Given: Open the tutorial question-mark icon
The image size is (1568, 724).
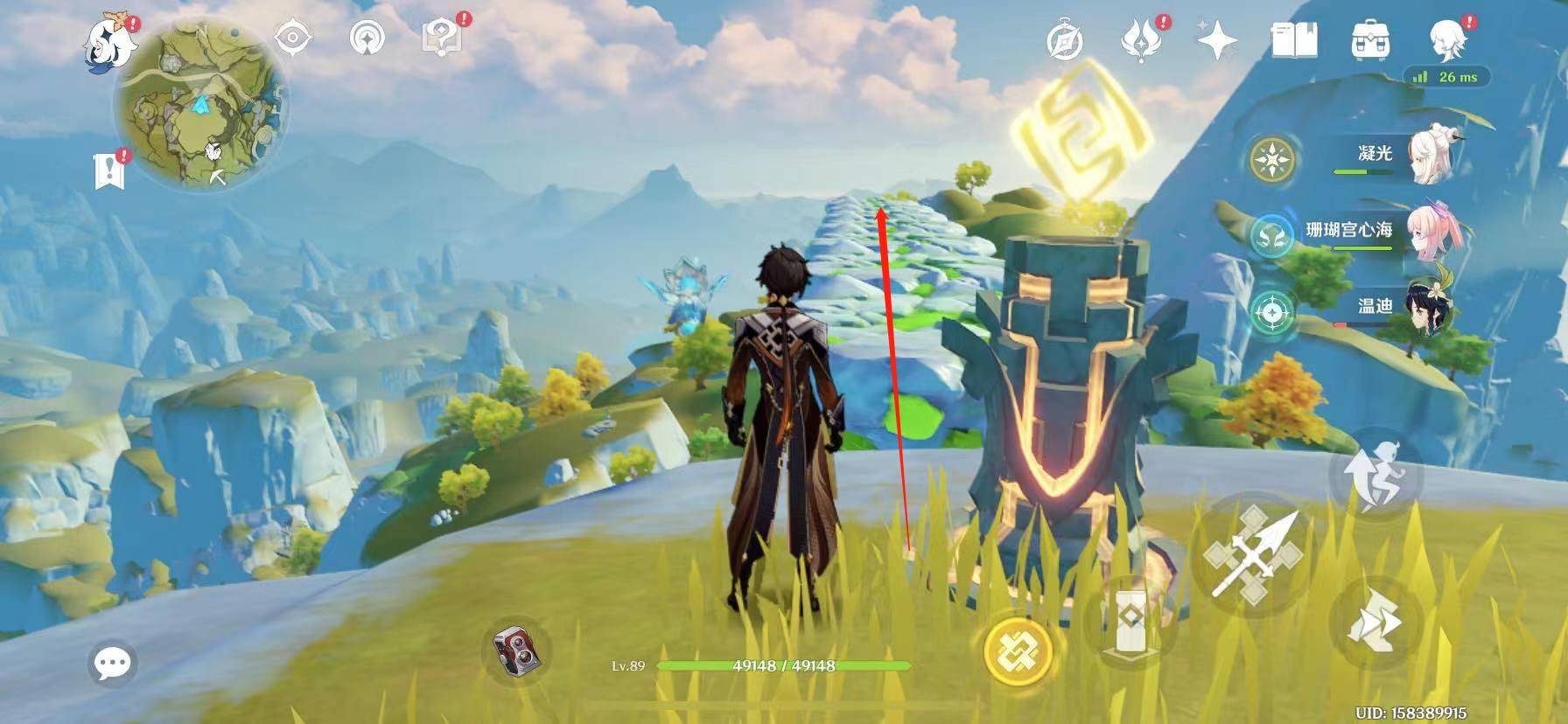Looking at the screenshot, I should pyautogui.click(x=442, y=38).
